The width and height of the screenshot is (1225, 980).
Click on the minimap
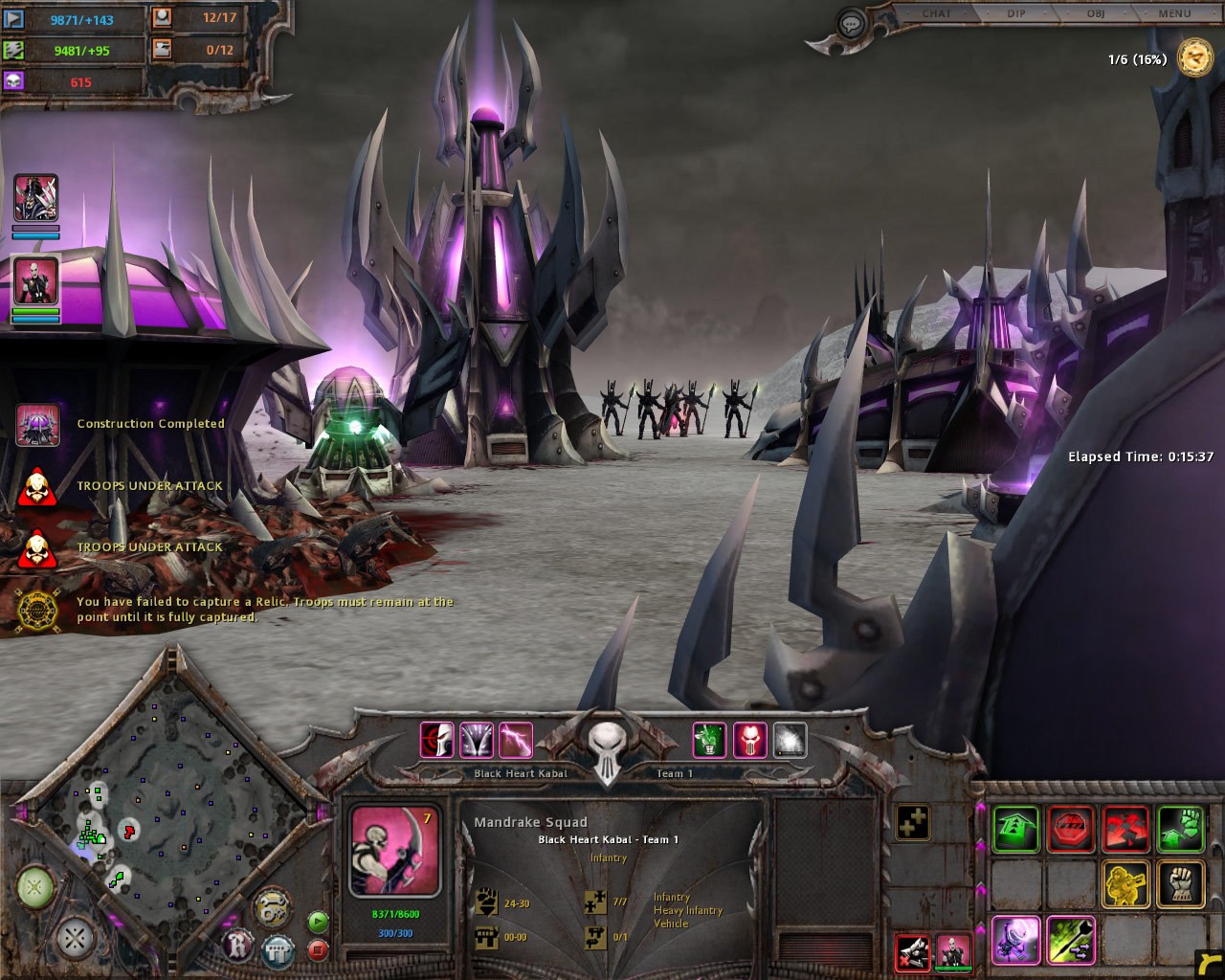(x=167, y=813)
